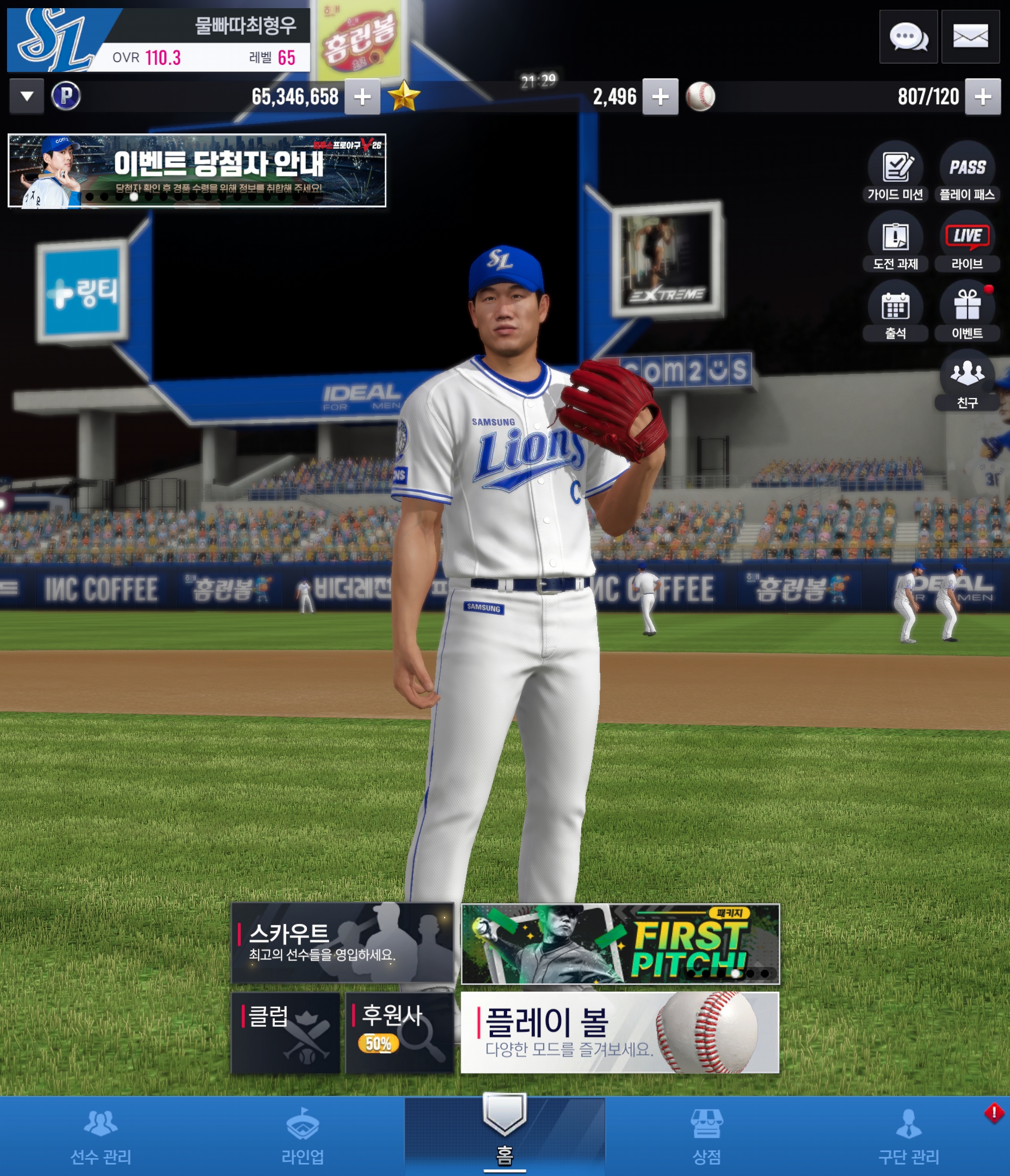Add more stars with the plus button
1010x1176 pixels.
point(660,96)
